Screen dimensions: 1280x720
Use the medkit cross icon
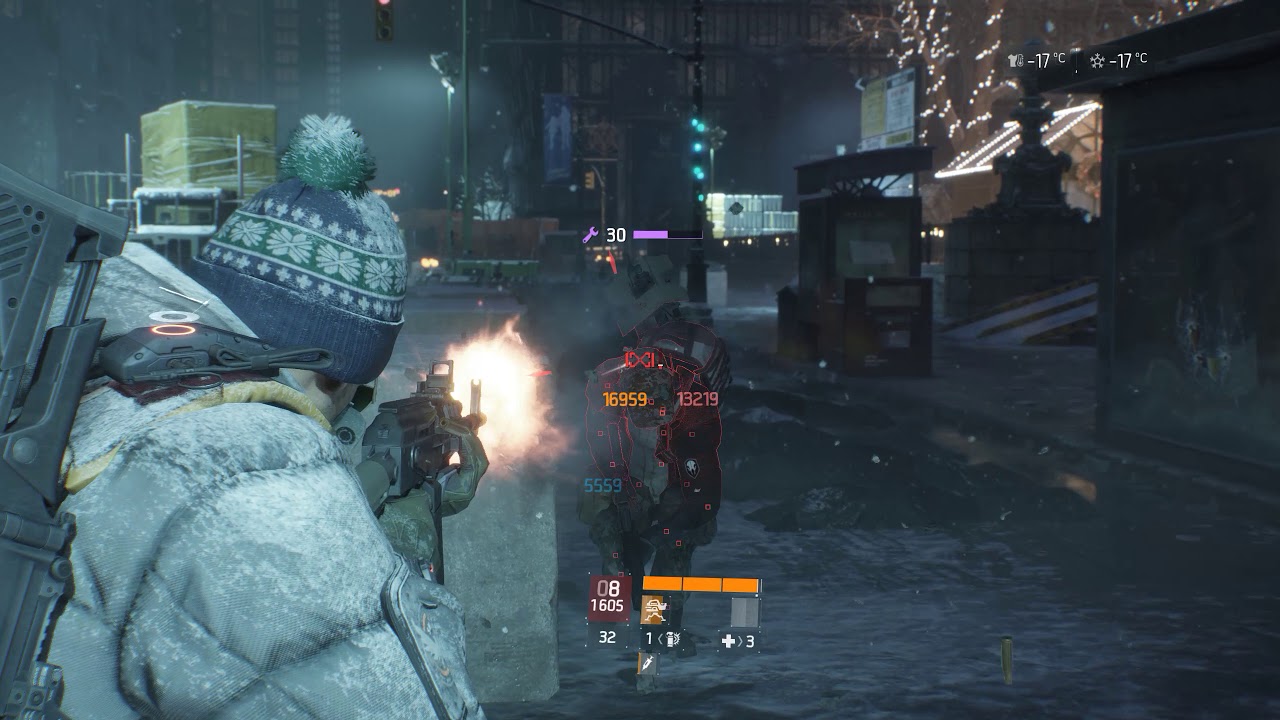click(729, 641)
